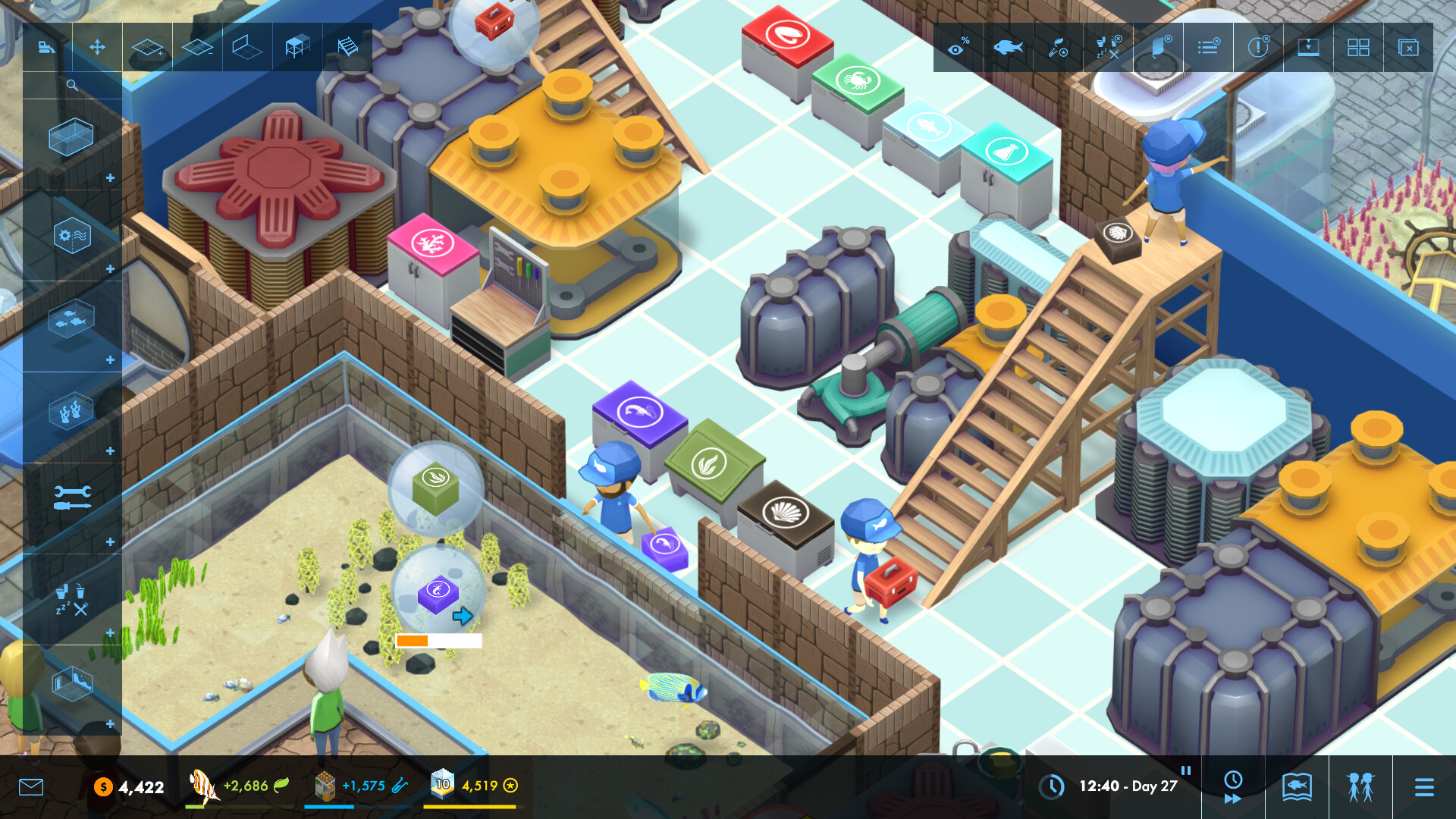This screenshot has height=819, width=1456.
Task: Open the plants and decoration category
Action: (72, 409)
